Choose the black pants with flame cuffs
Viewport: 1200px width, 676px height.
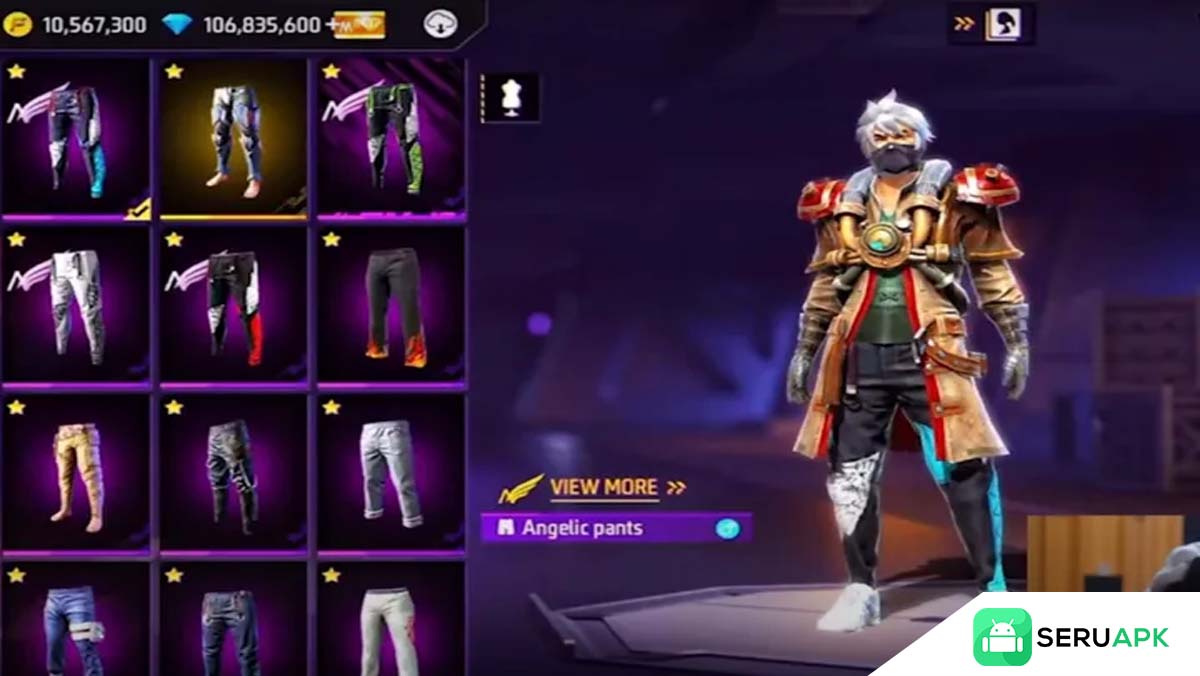(391, 306)
